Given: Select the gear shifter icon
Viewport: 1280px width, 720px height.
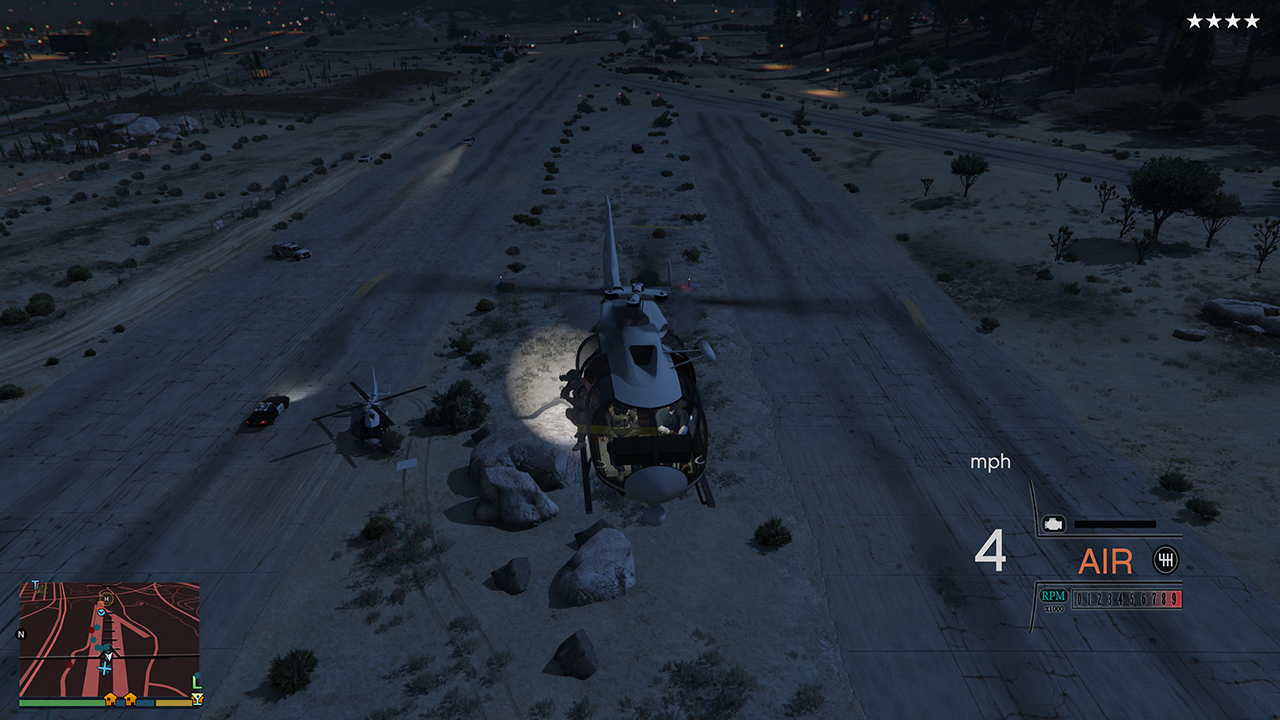Looking at the screenshot, I should point(1165,560).
